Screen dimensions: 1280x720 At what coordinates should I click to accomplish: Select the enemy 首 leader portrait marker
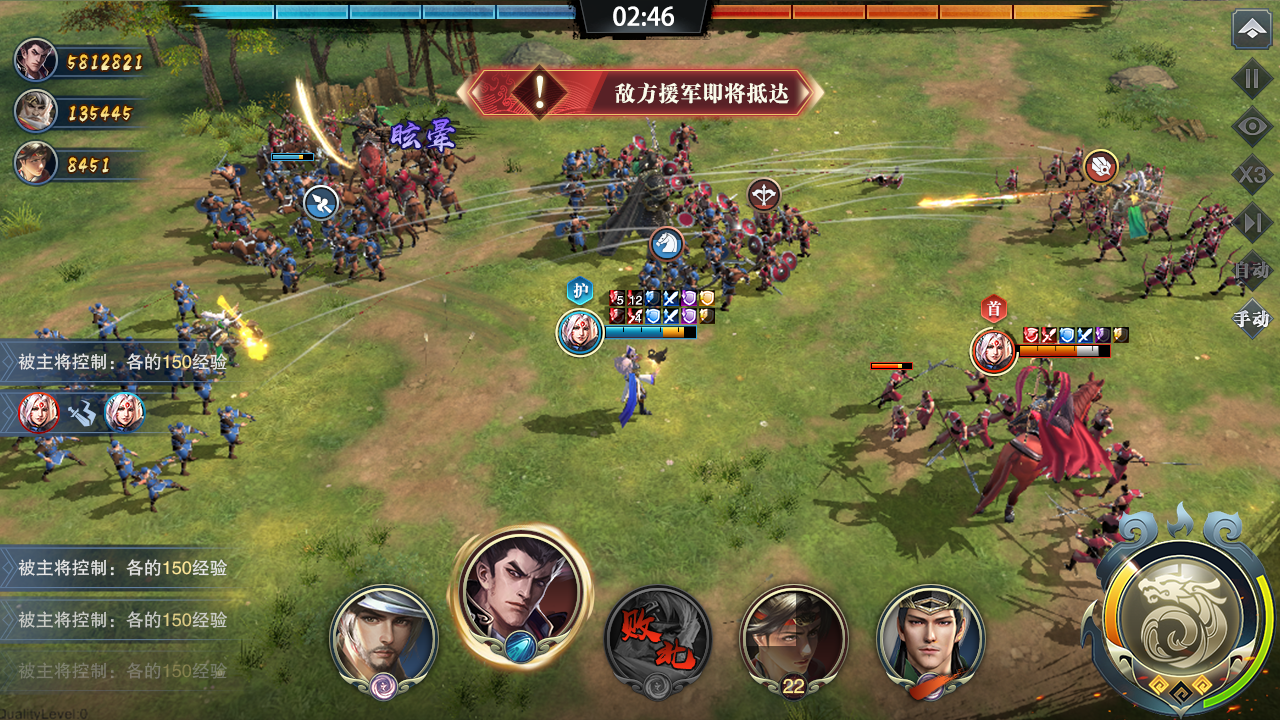click(994, 351)
